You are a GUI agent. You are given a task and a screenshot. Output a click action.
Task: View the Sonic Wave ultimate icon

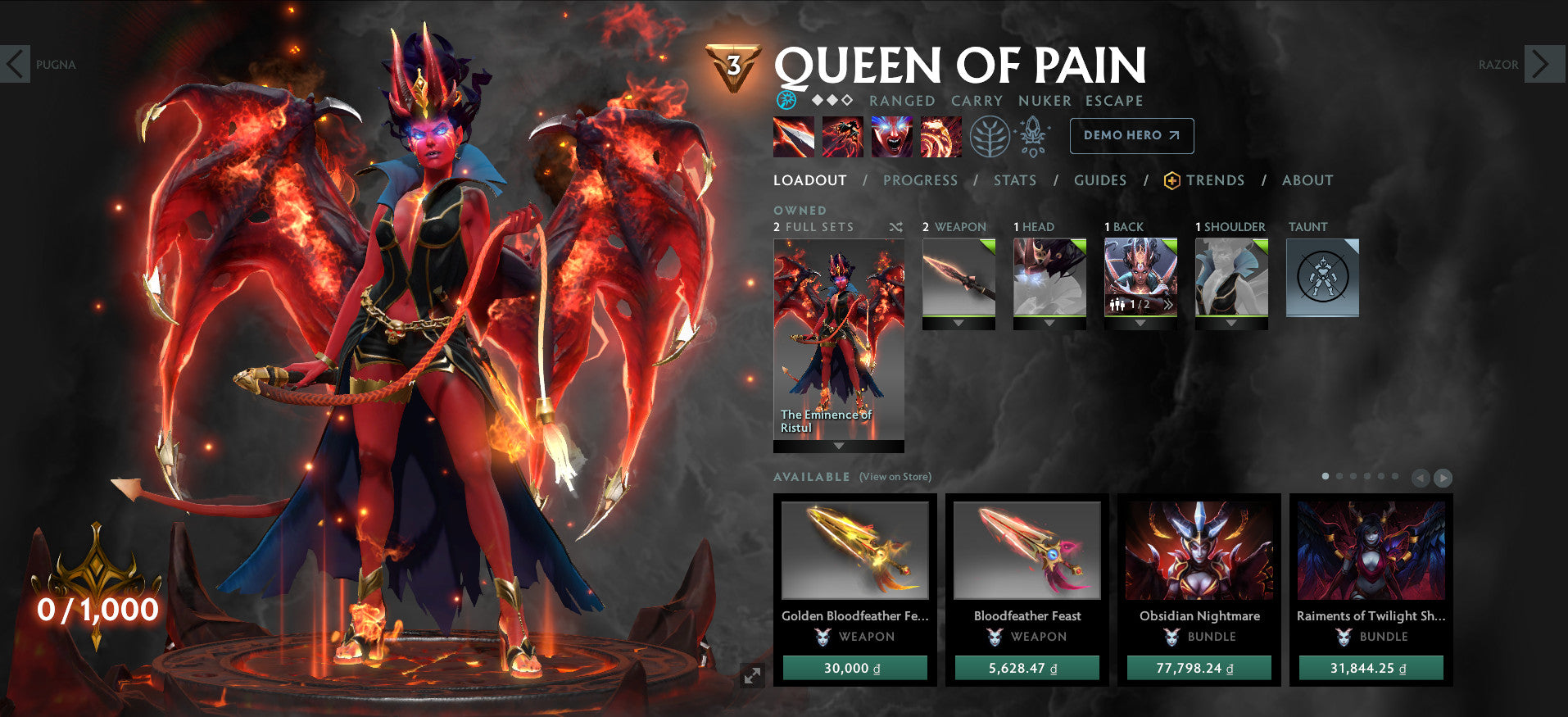tap(940, 136)
